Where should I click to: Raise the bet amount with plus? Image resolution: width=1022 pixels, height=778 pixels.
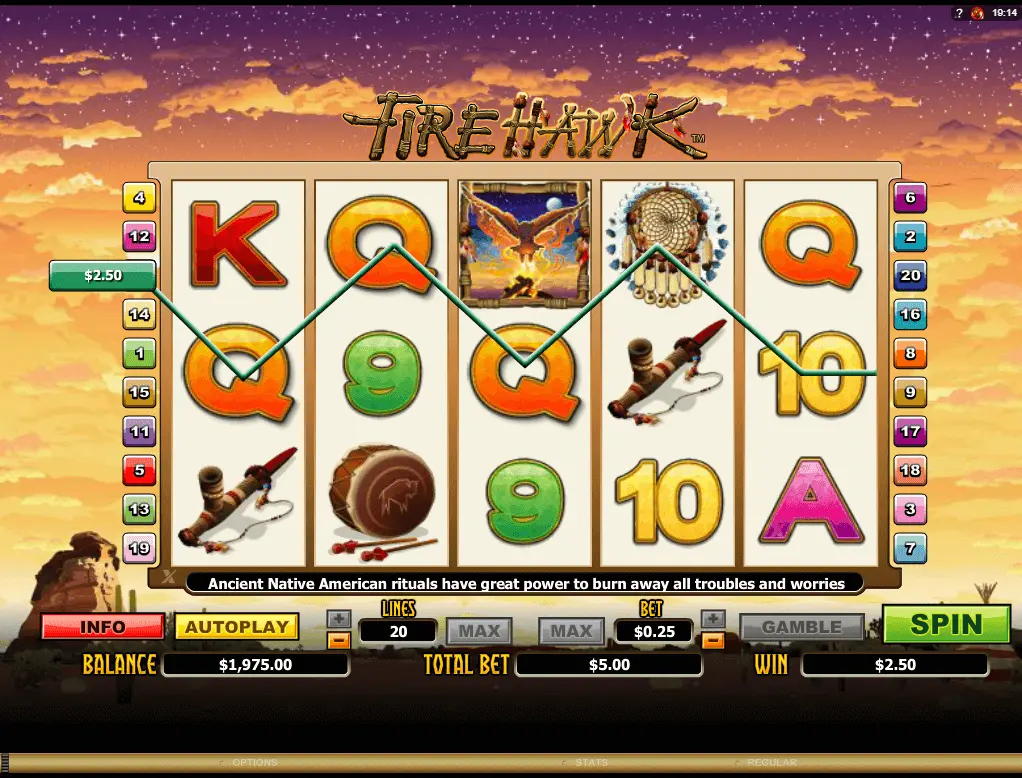(x=713, y=618)
